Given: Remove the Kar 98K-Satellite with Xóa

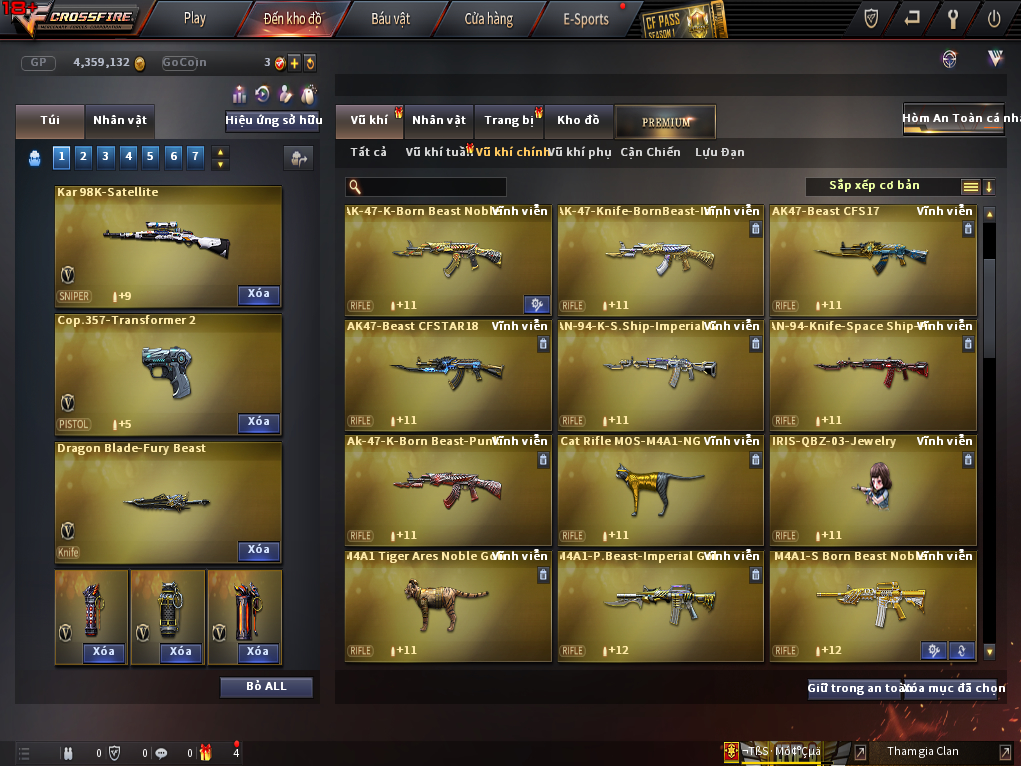Looking at the screenshot, I should coord(258,294).
